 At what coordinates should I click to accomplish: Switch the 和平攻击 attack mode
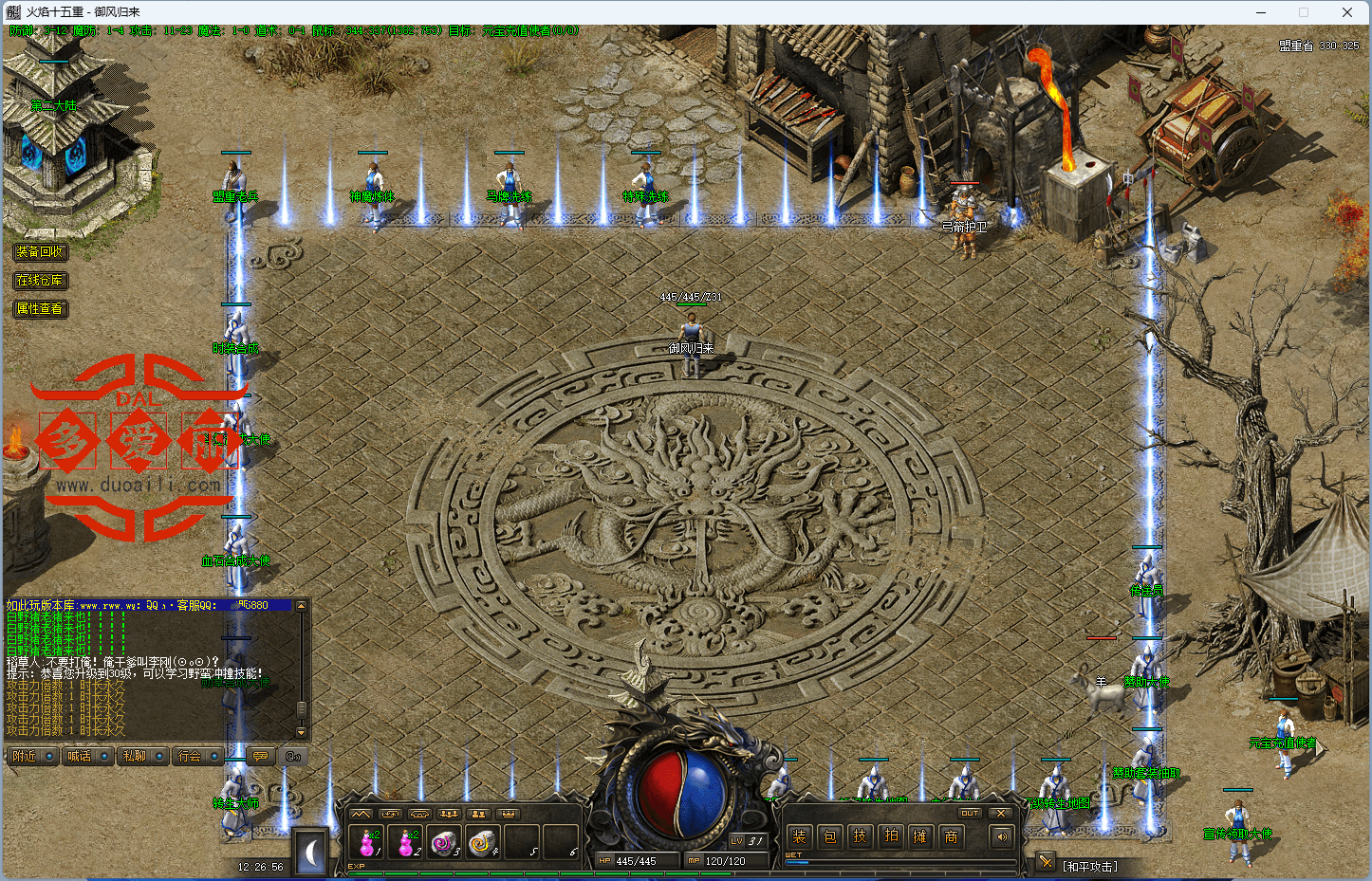(x=1090, y=866)
